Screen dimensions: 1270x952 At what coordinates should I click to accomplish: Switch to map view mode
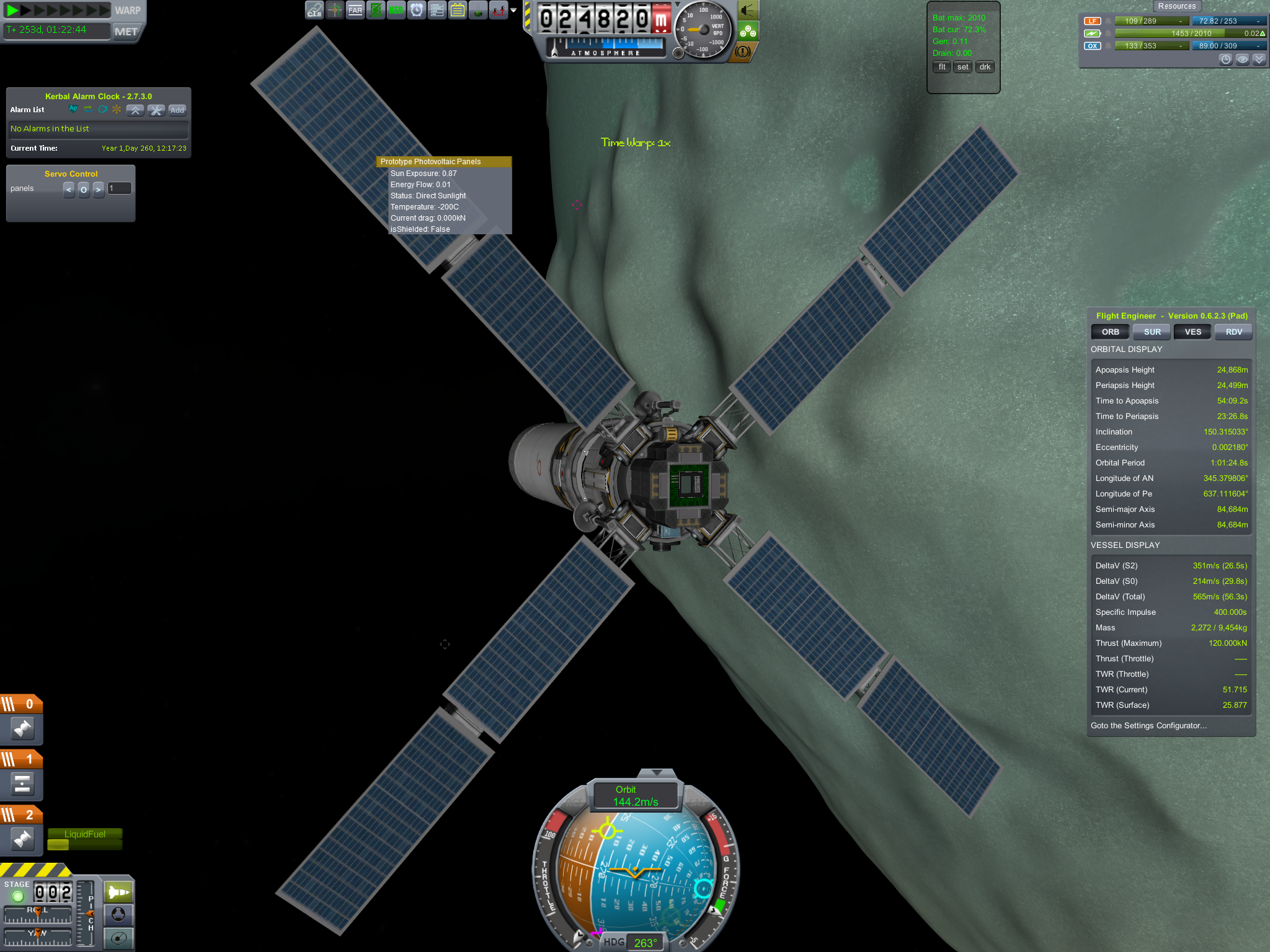coord(118,937)
